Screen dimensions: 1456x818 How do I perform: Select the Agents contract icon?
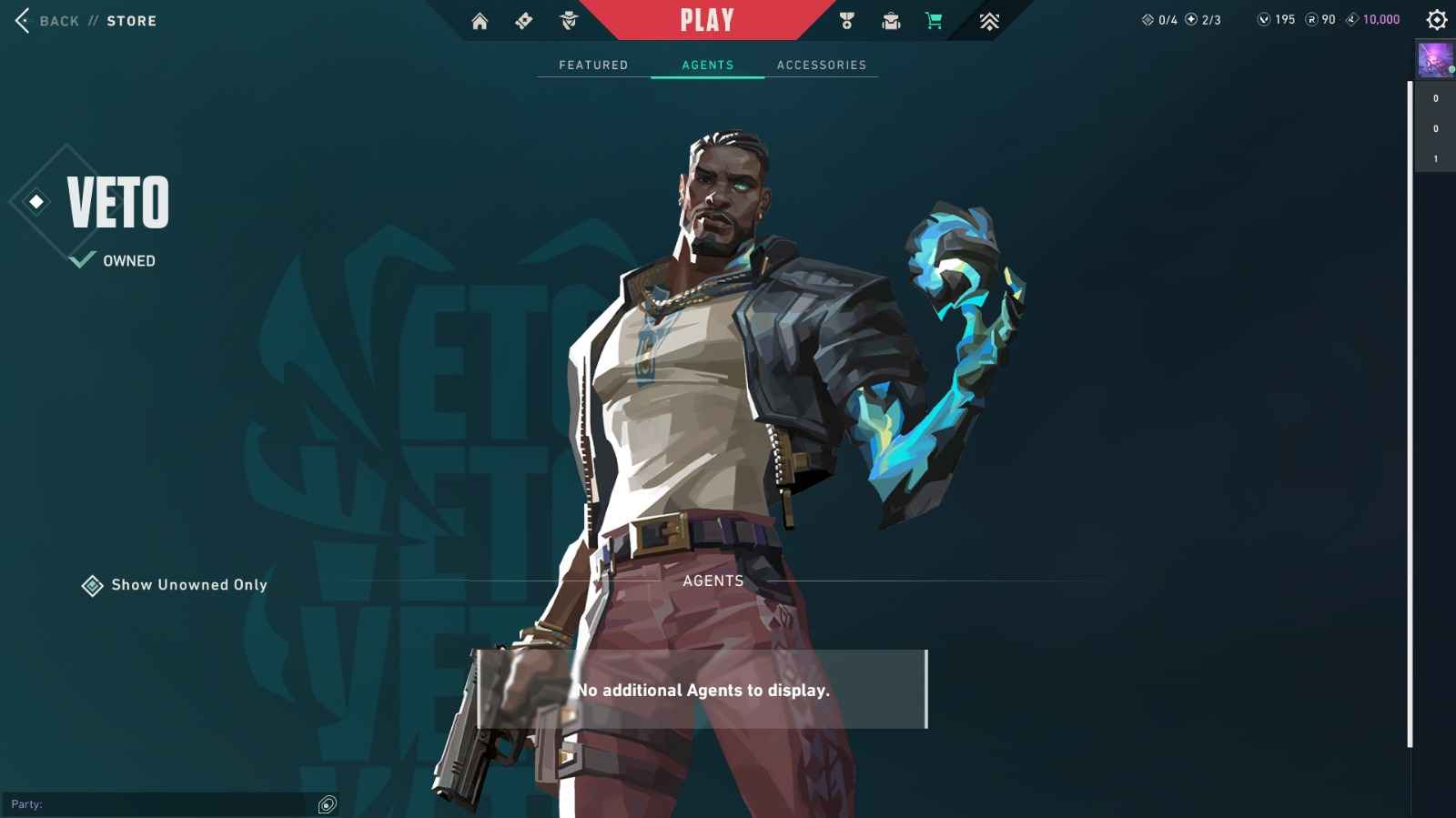567,19
